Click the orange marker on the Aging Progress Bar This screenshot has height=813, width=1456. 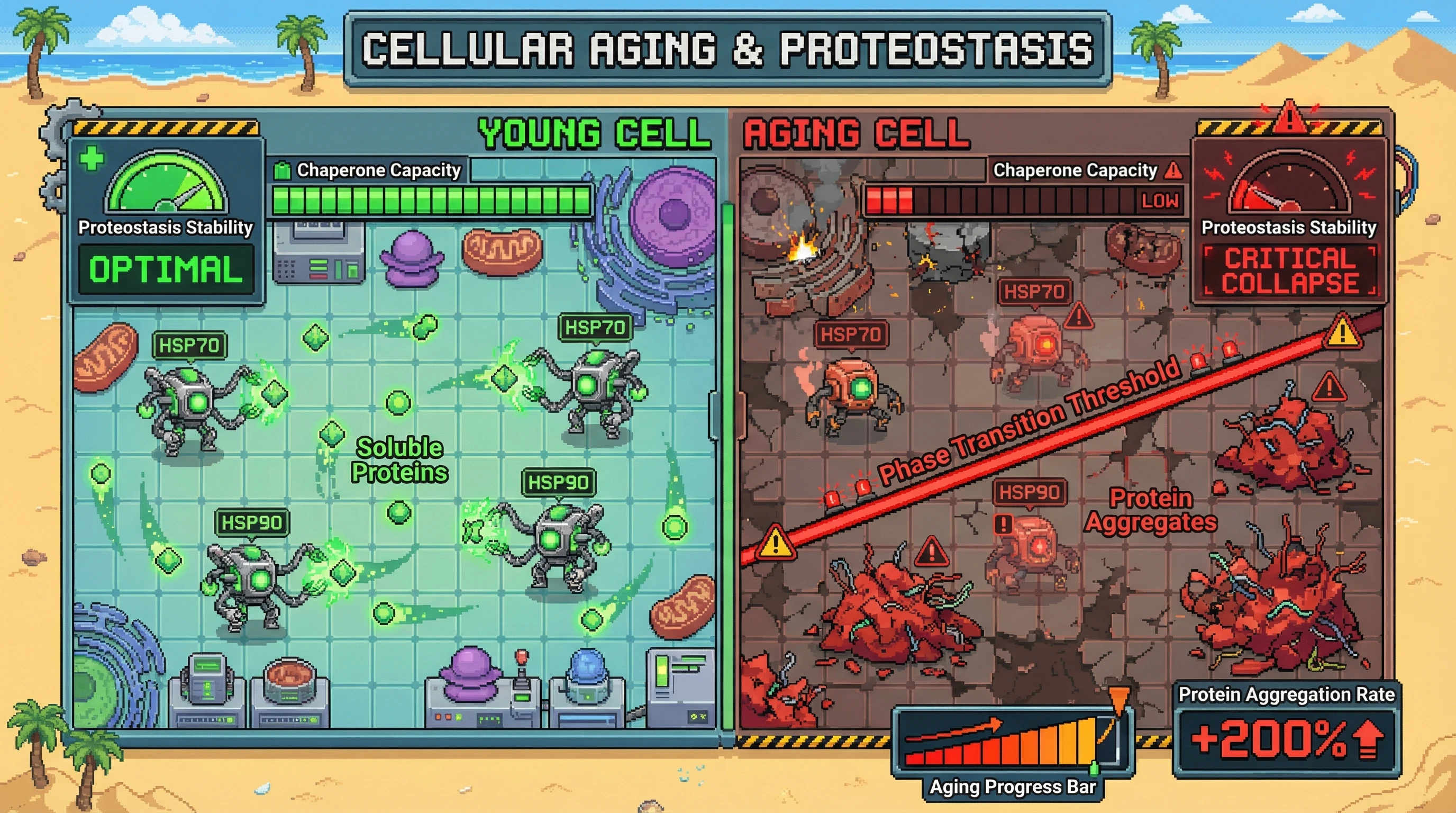[1118, 697]
